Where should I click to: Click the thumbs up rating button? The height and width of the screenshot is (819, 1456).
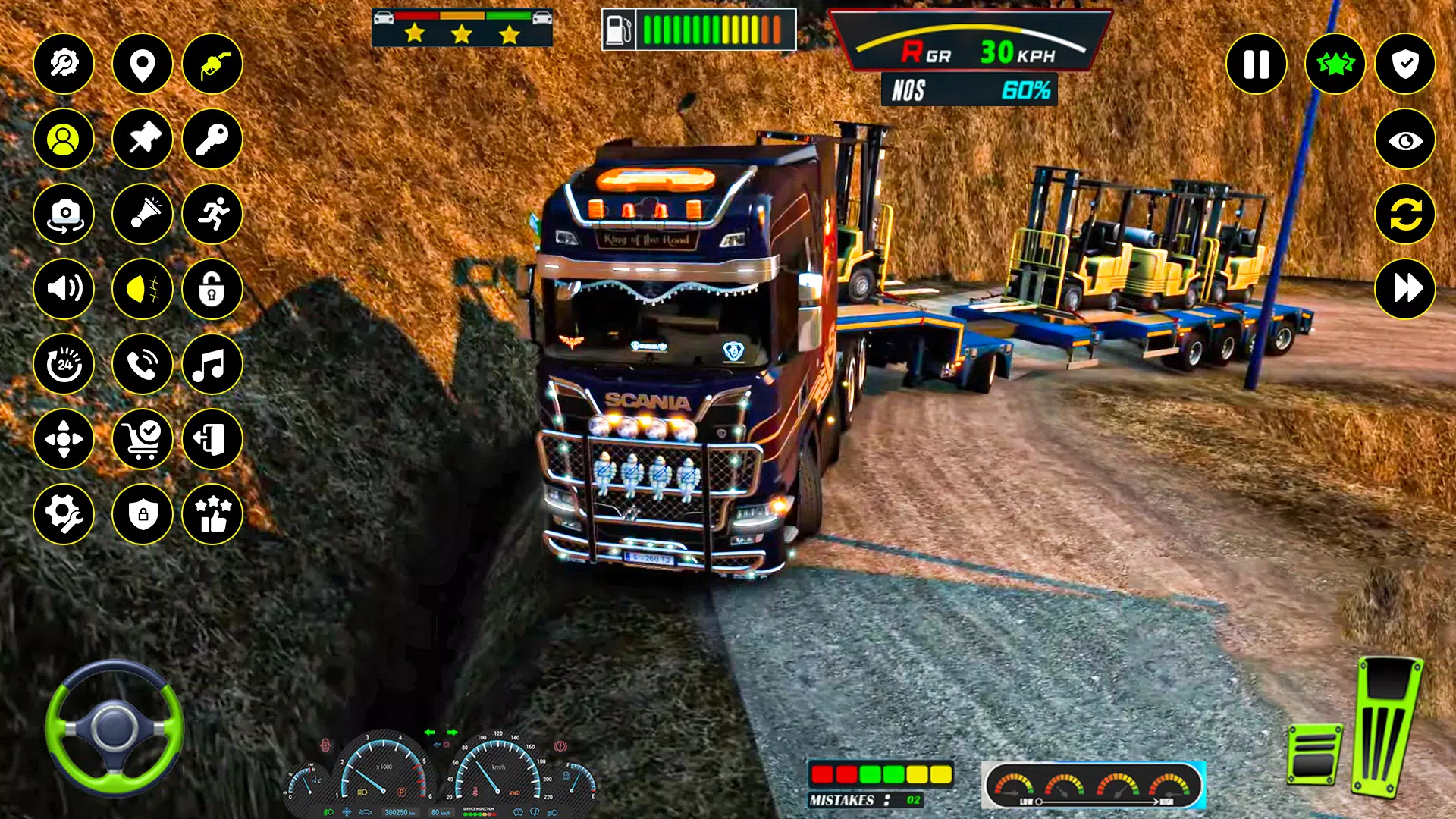[212, 514]
